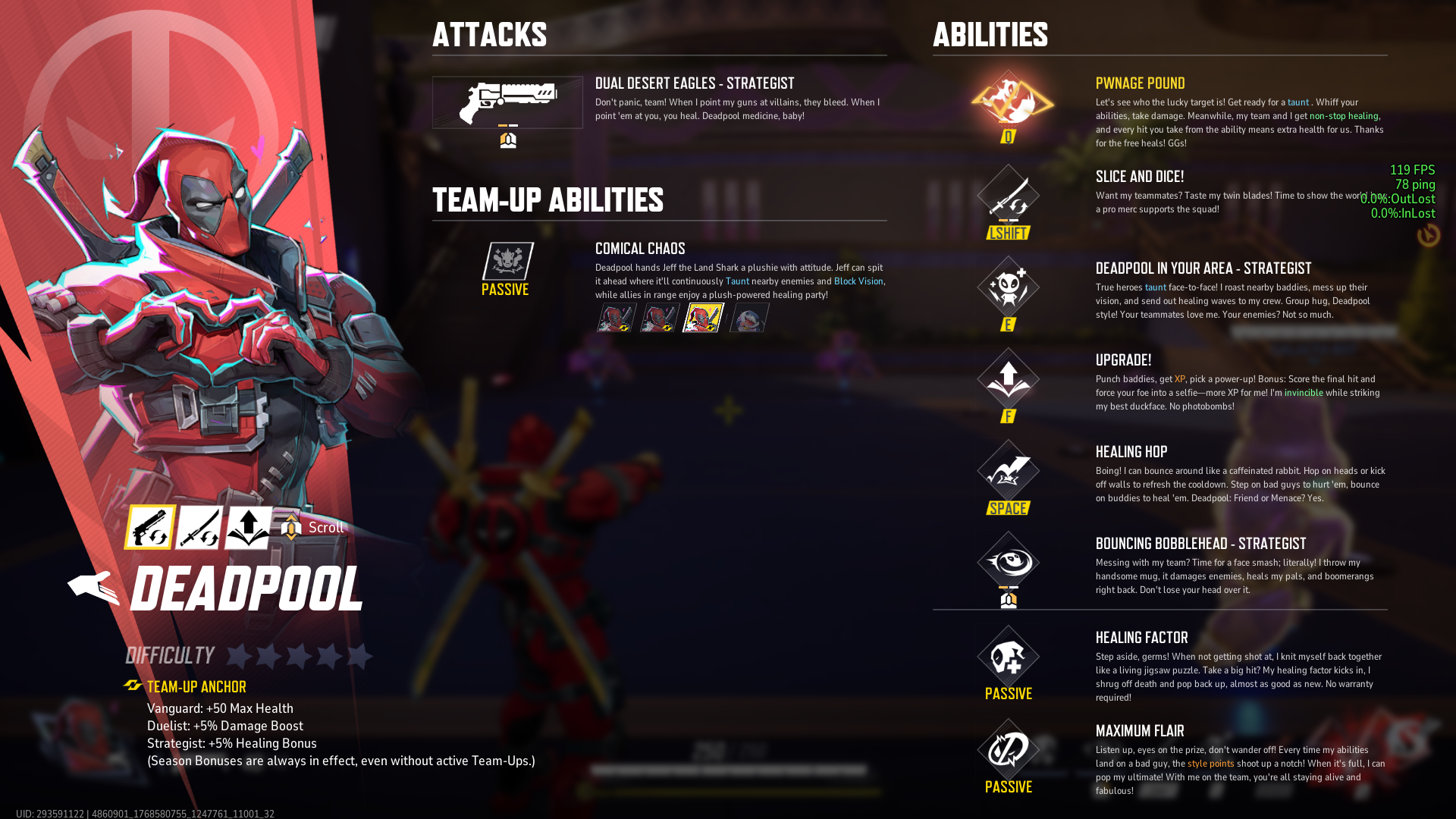Click the non-stop healing highlighted text
The height and width of the screenshot is (819, 1456).
1344,116
